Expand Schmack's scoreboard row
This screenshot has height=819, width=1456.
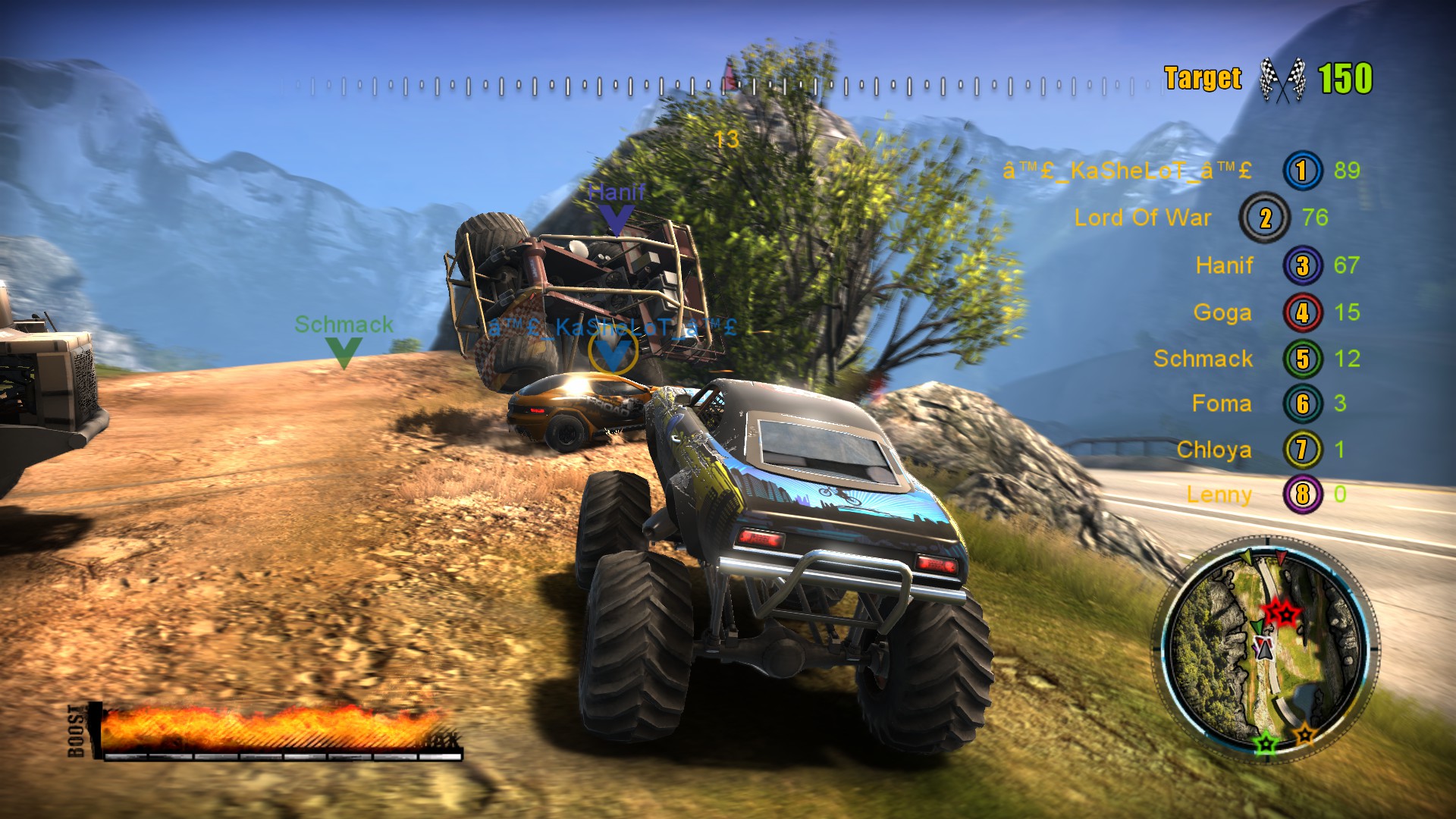point(1203,358)
